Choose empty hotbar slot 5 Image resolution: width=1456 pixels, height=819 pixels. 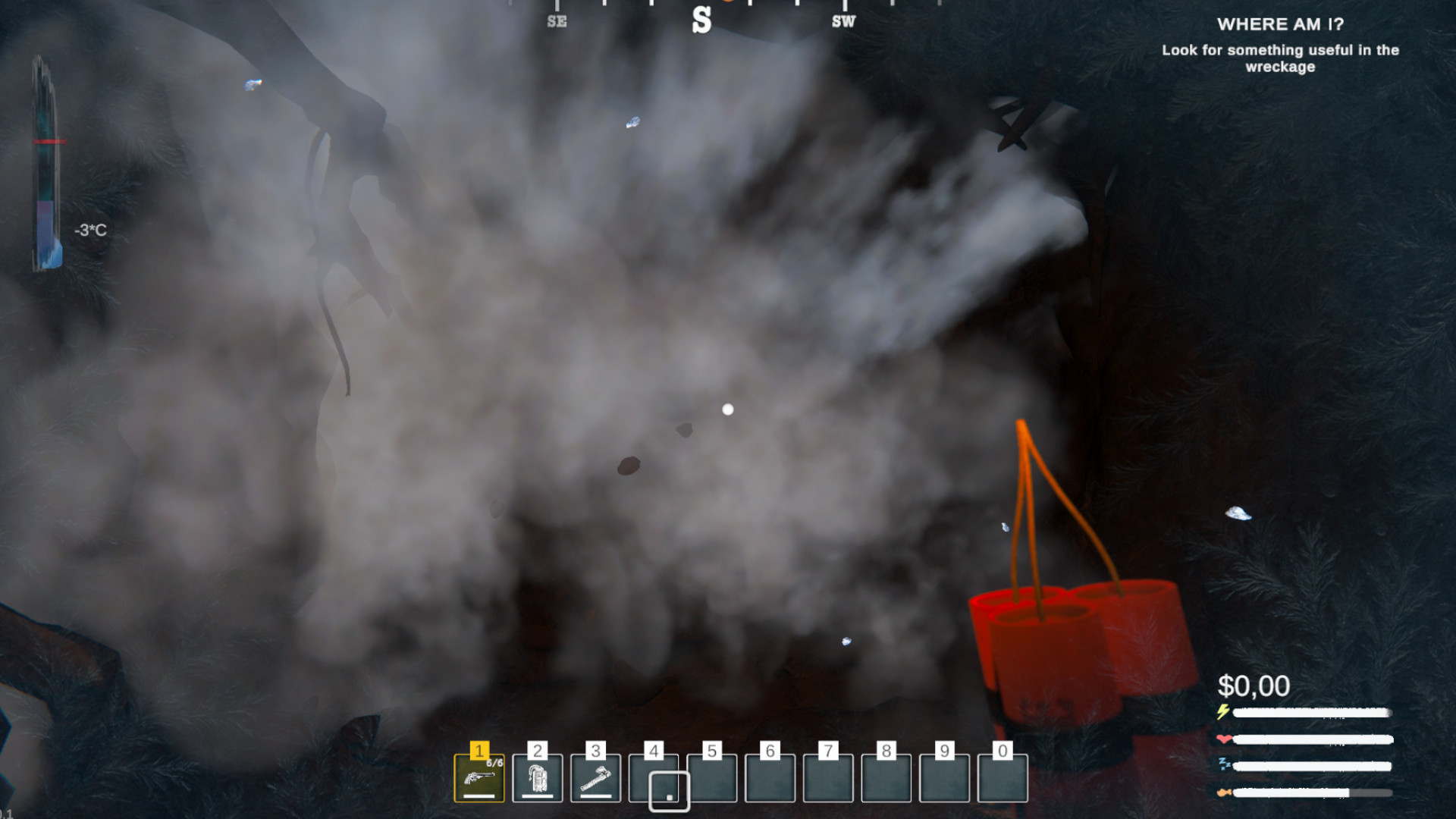point(712,778)
